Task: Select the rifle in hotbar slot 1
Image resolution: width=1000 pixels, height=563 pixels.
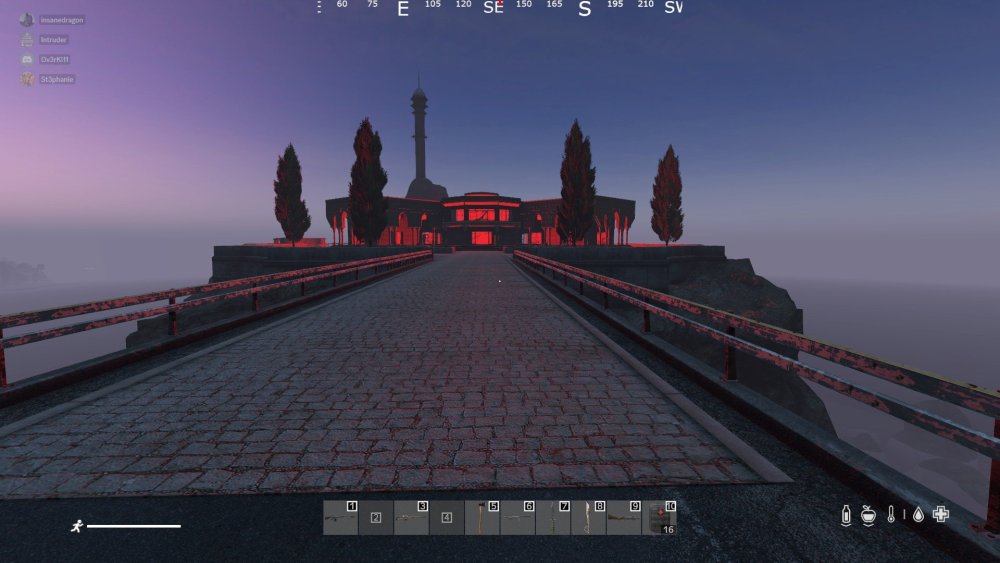Action: 340,517
